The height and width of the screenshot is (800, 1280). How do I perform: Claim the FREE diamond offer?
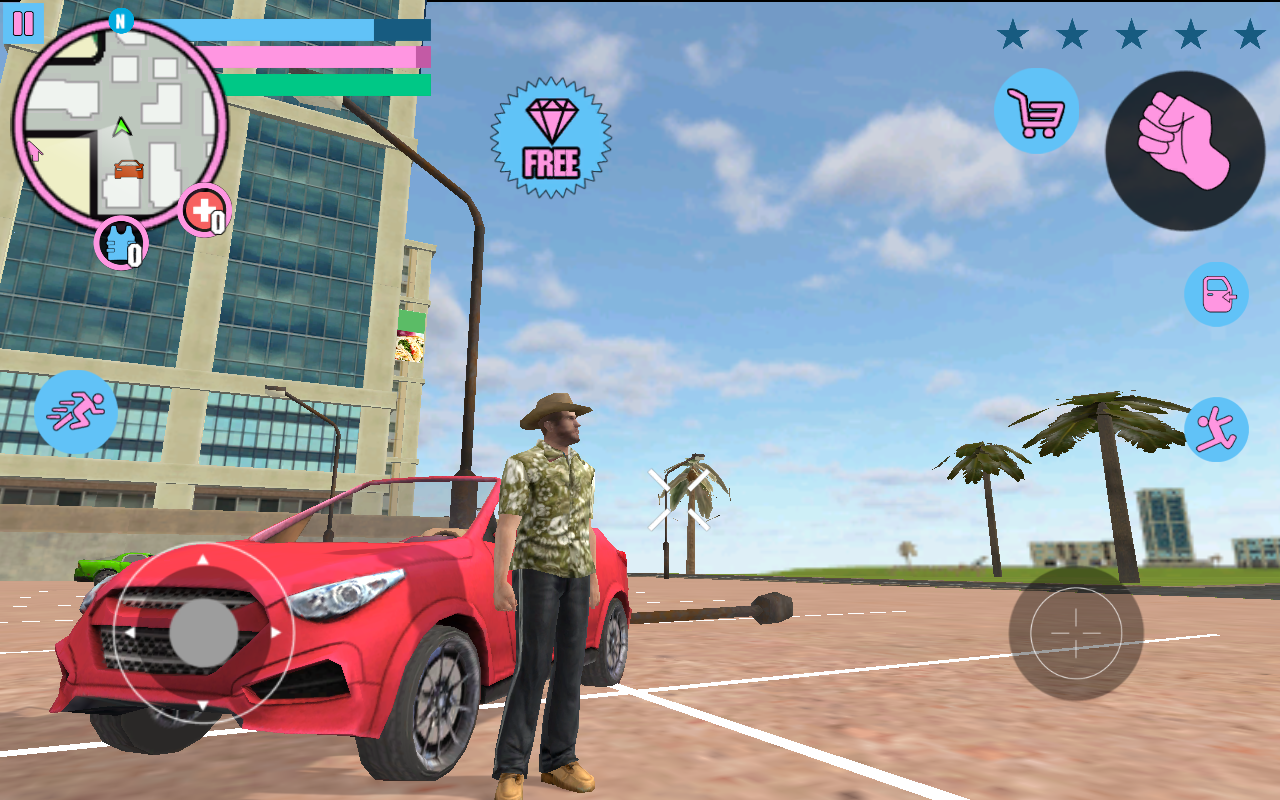pyautogui.click(x=551, y=137)
